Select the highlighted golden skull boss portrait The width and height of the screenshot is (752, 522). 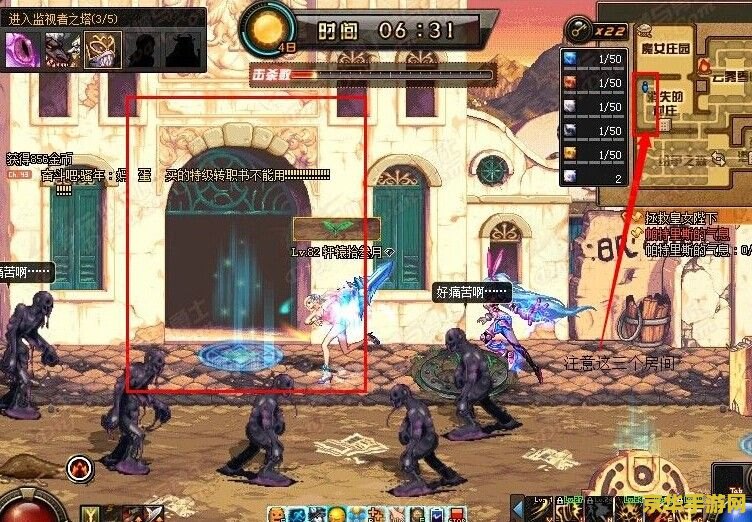(99, 48)
